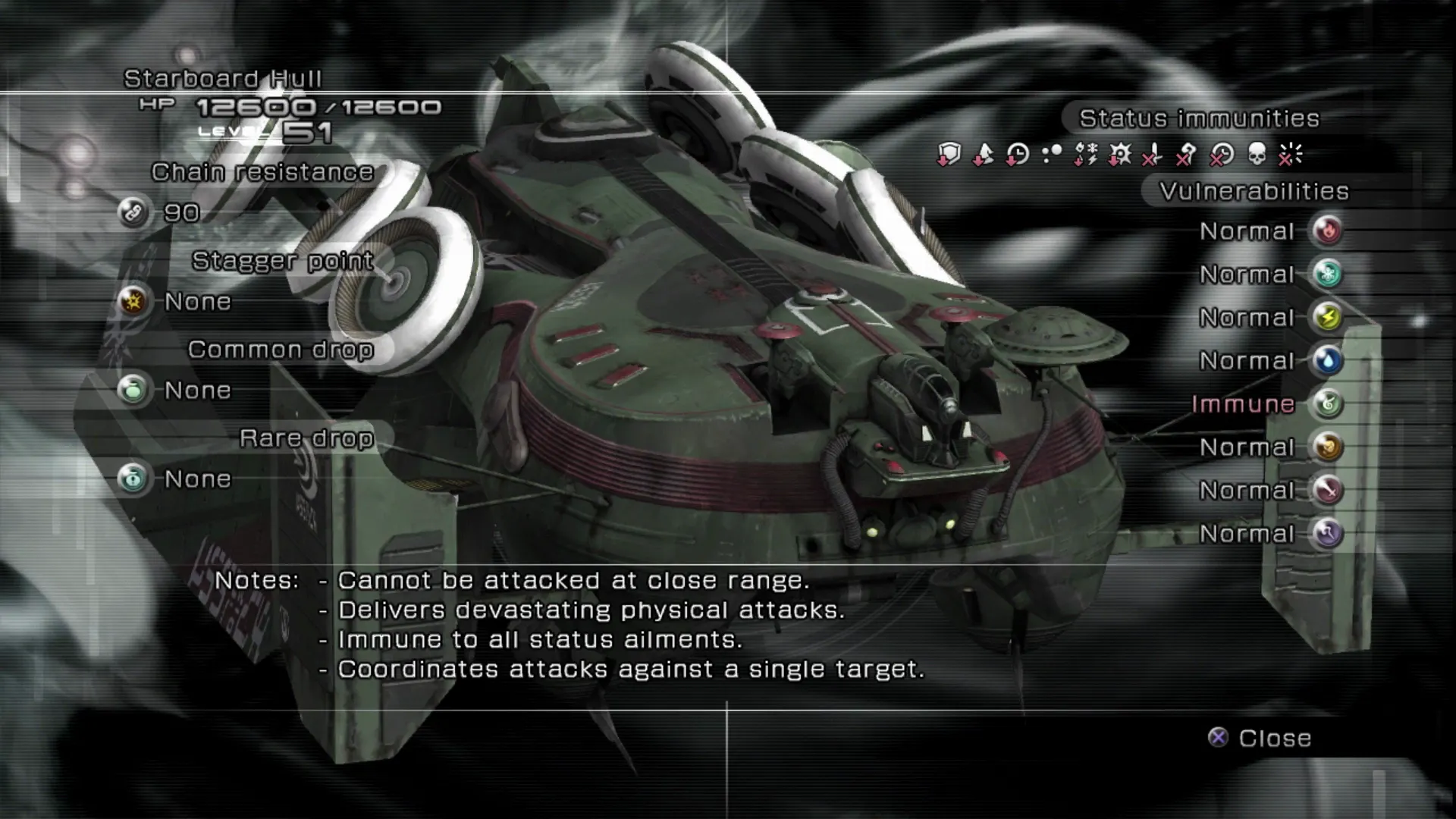Select the water droplet vulnerability icon
1456x819 pixels.
(1328, 361)
